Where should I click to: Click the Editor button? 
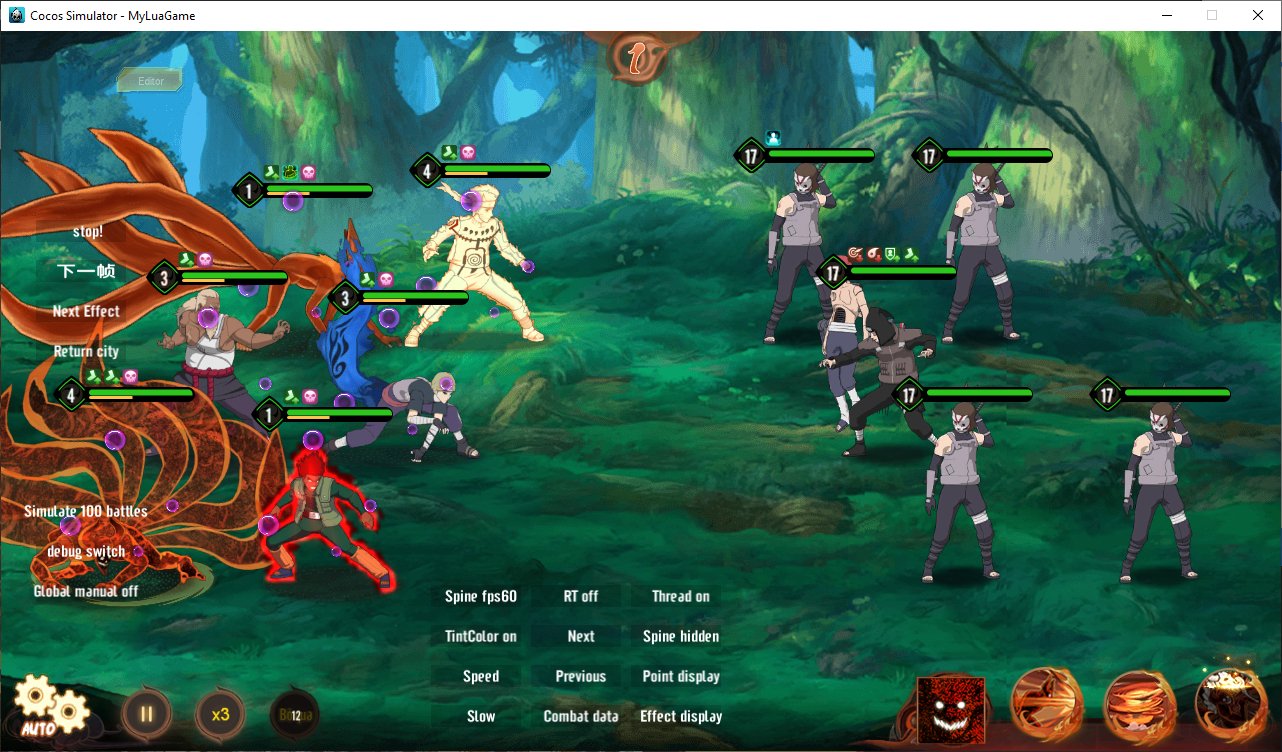click(151, 81)
